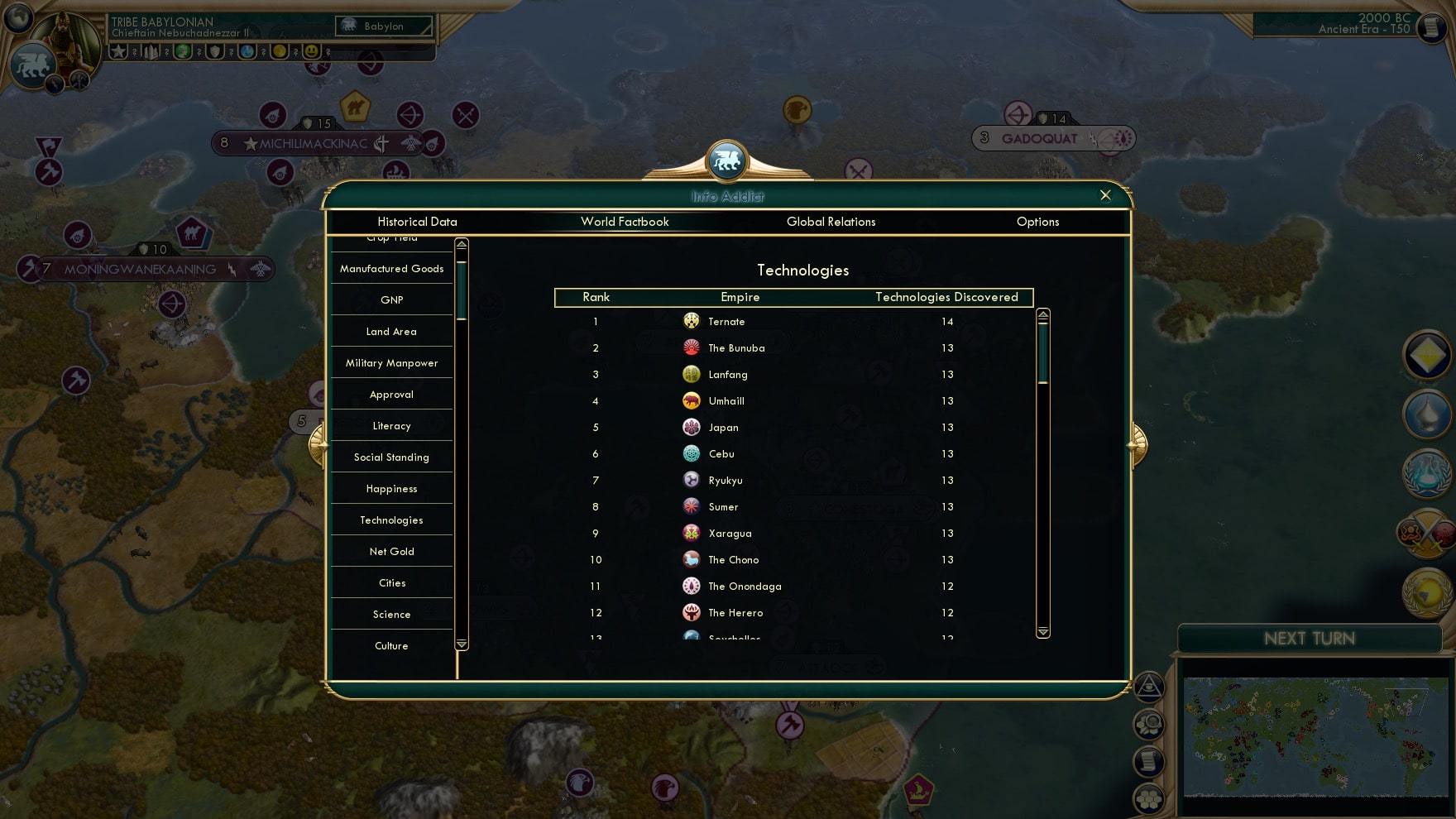1456x819 pixels.
Task: Click the crossed-swords military overview icon
Action: click(x=1427, y=534)
